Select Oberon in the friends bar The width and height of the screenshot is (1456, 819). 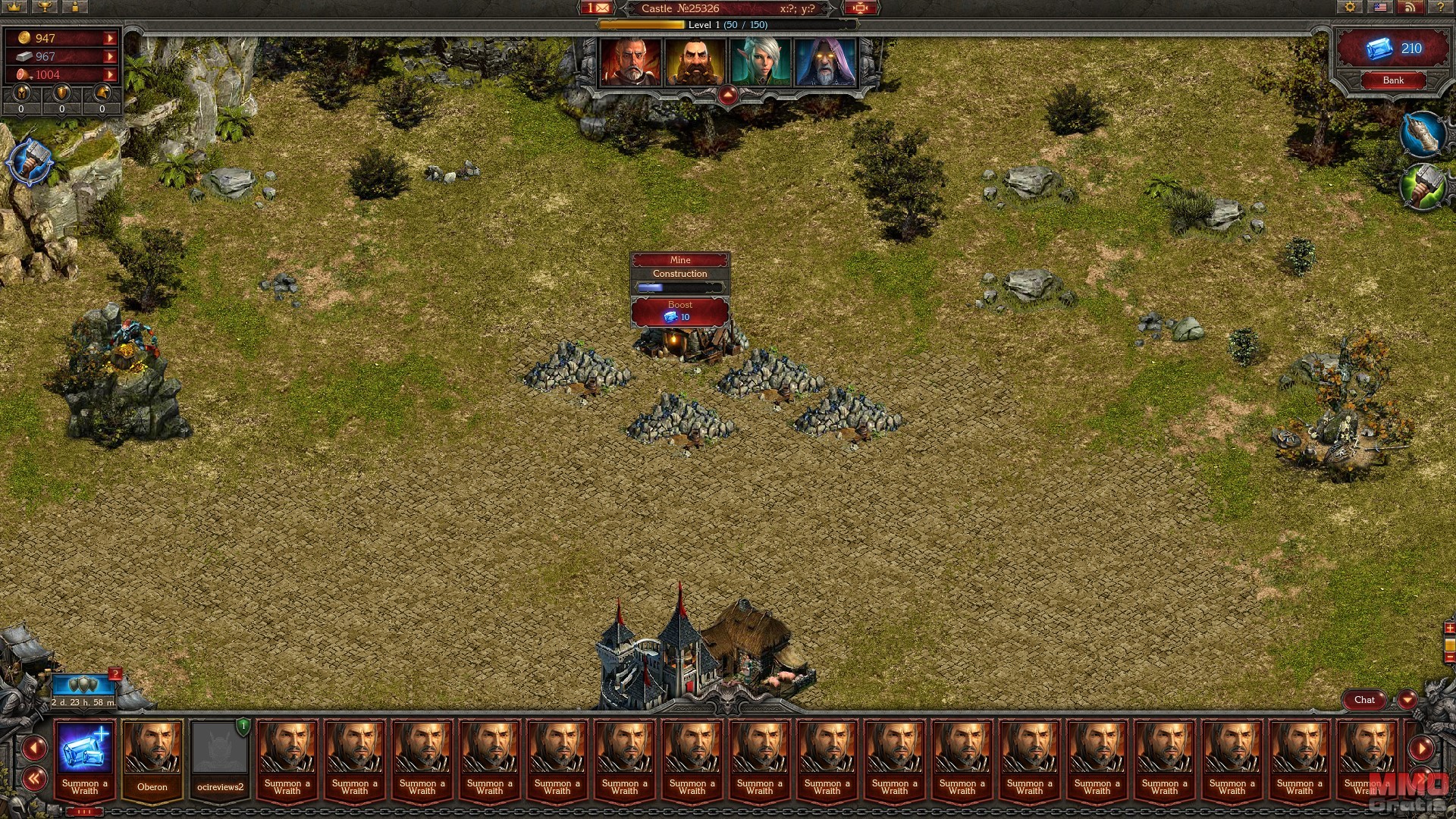152,758
